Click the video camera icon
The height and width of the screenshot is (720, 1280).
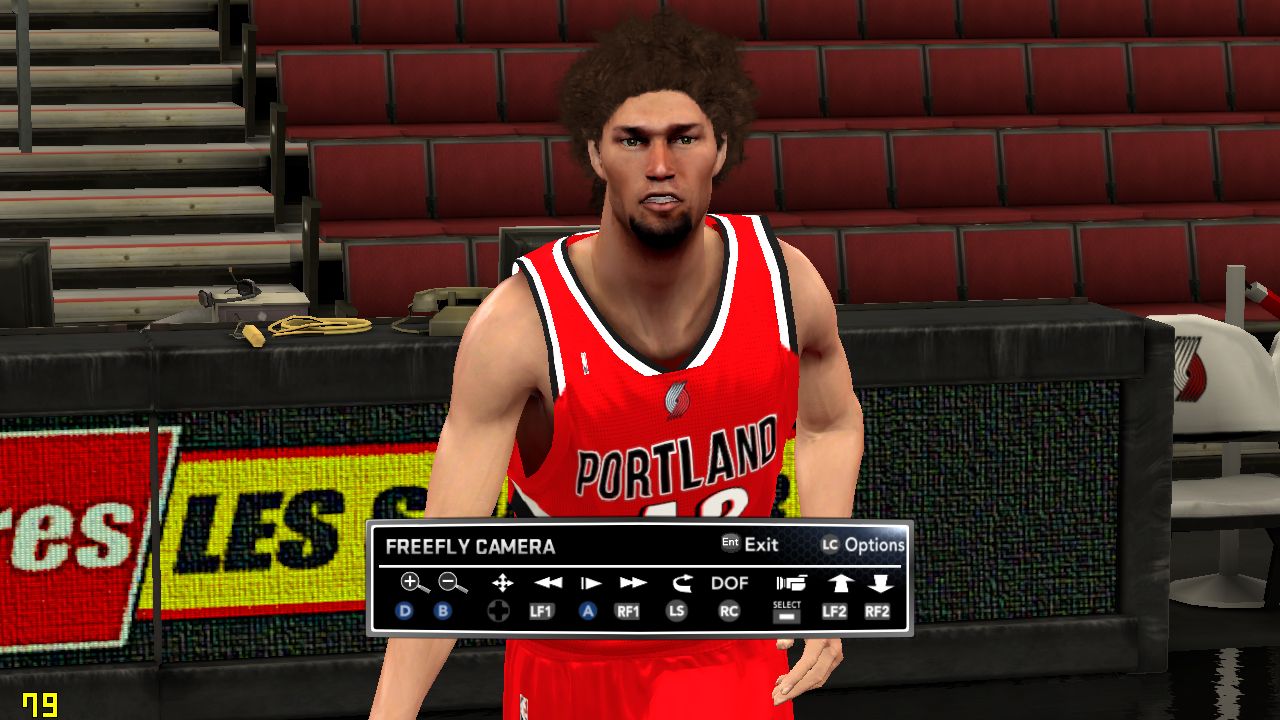point(790,583)
